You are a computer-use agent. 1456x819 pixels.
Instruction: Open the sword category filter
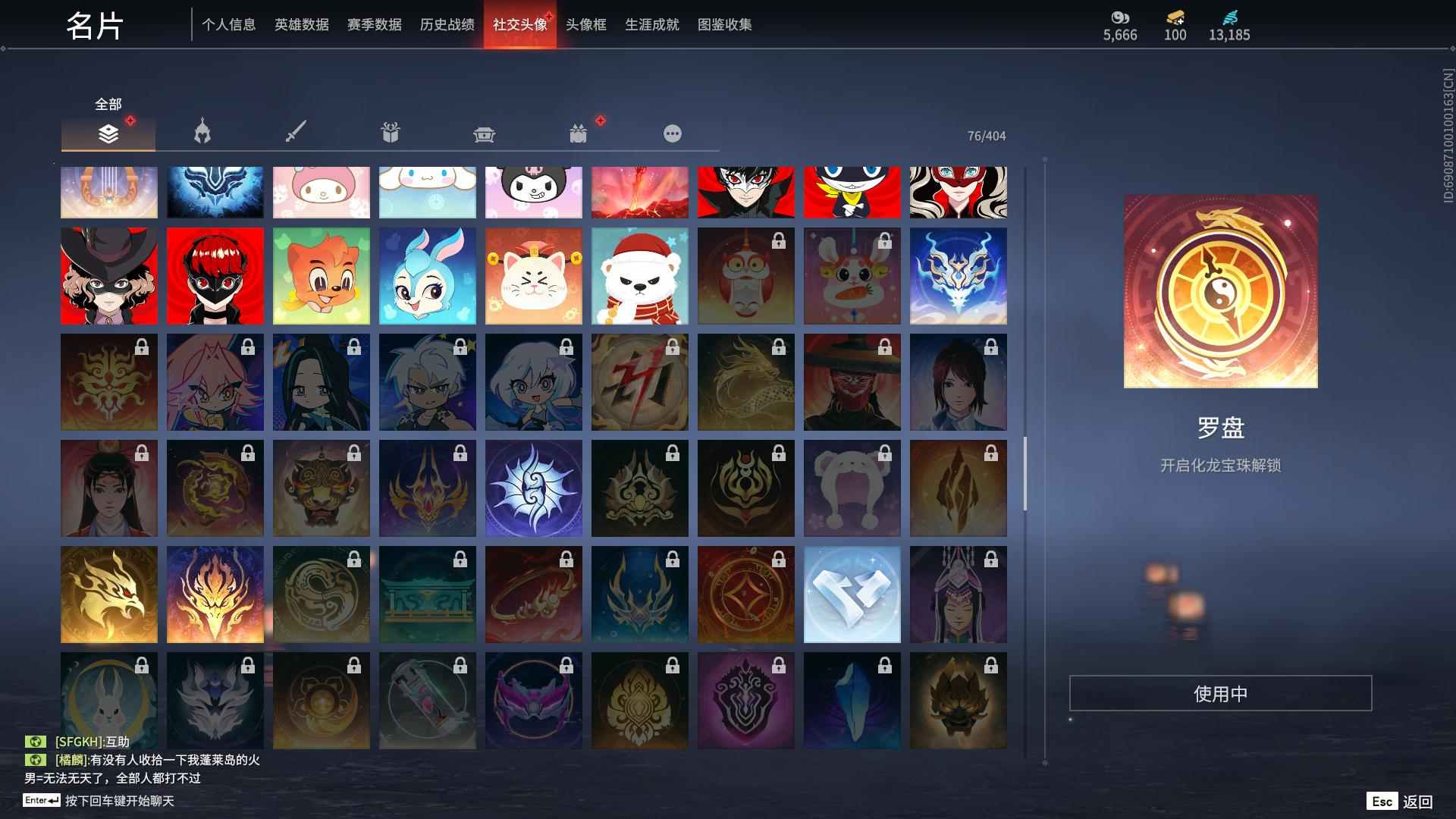click(x=296, y=133)
